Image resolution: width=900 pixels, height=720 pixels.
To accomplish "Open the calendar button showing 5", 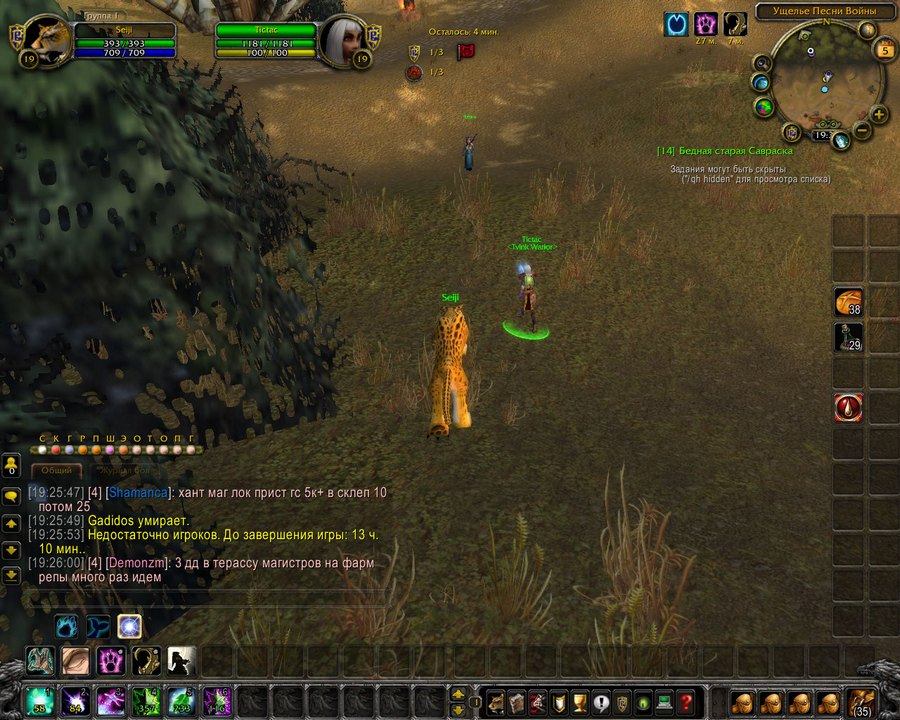I will tap(885, 49).
